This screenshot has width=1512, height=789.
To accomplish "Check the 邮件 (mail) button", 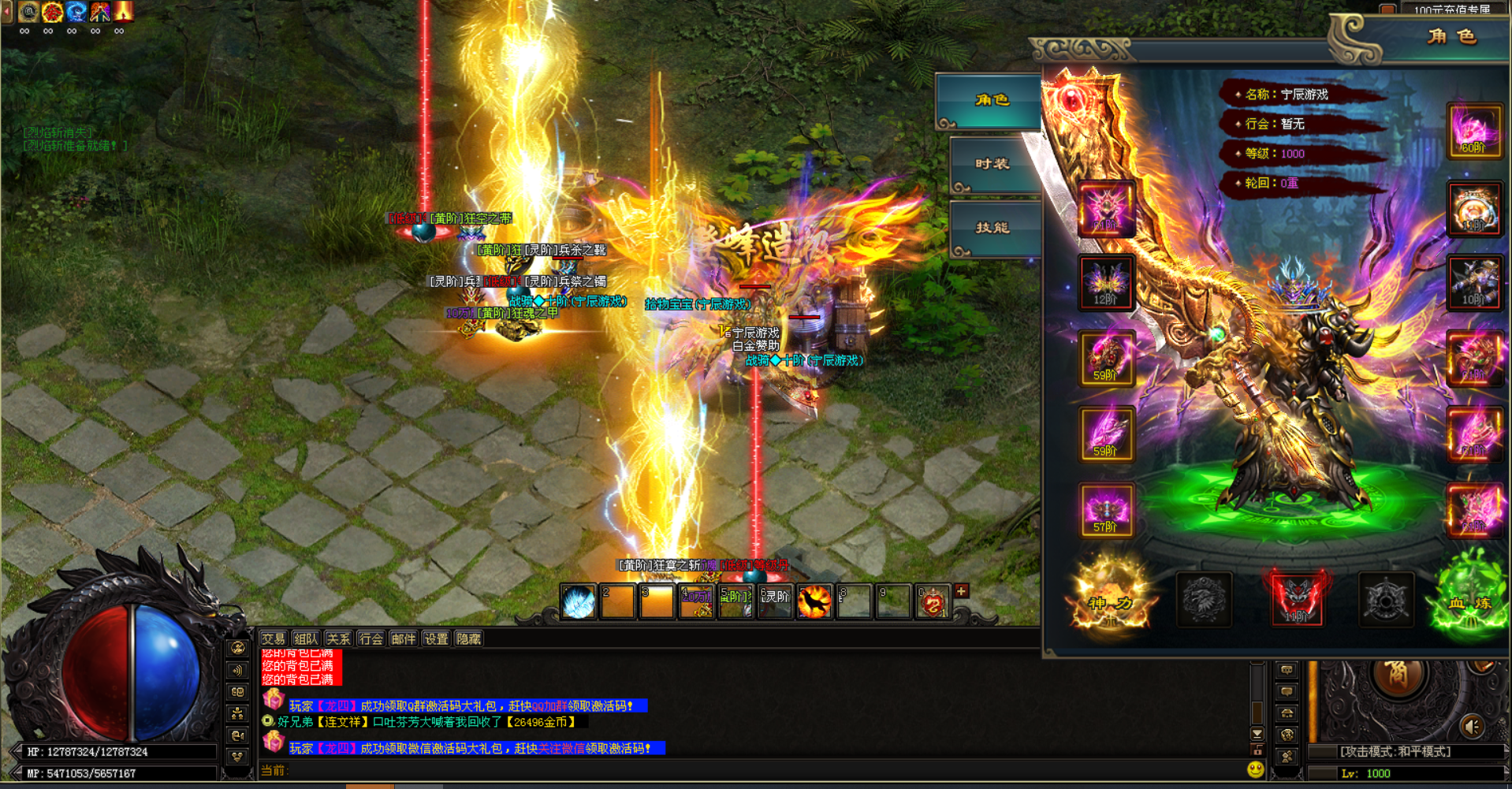I will (x=403, y=638).
